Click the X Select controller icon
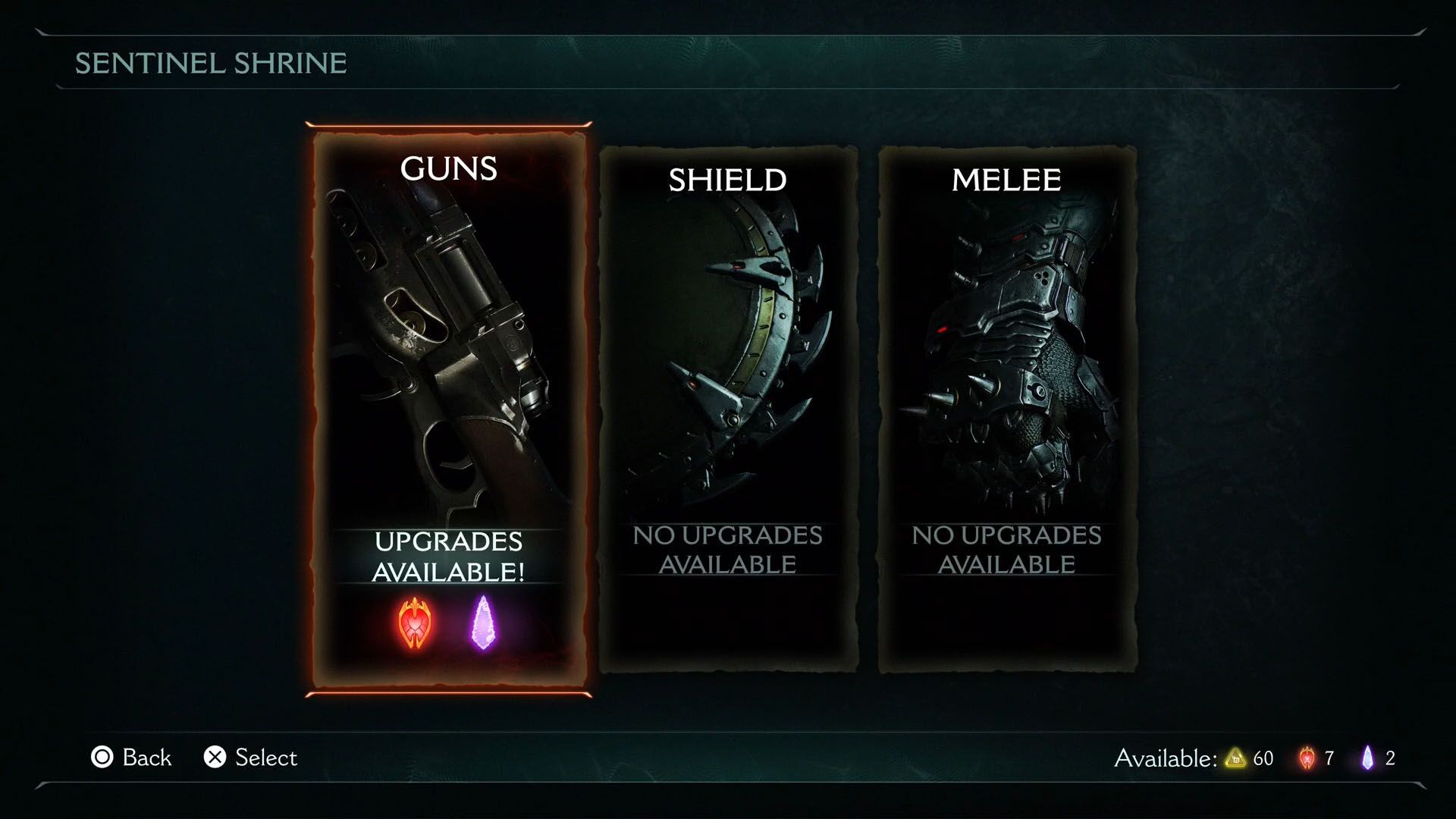 214,757
